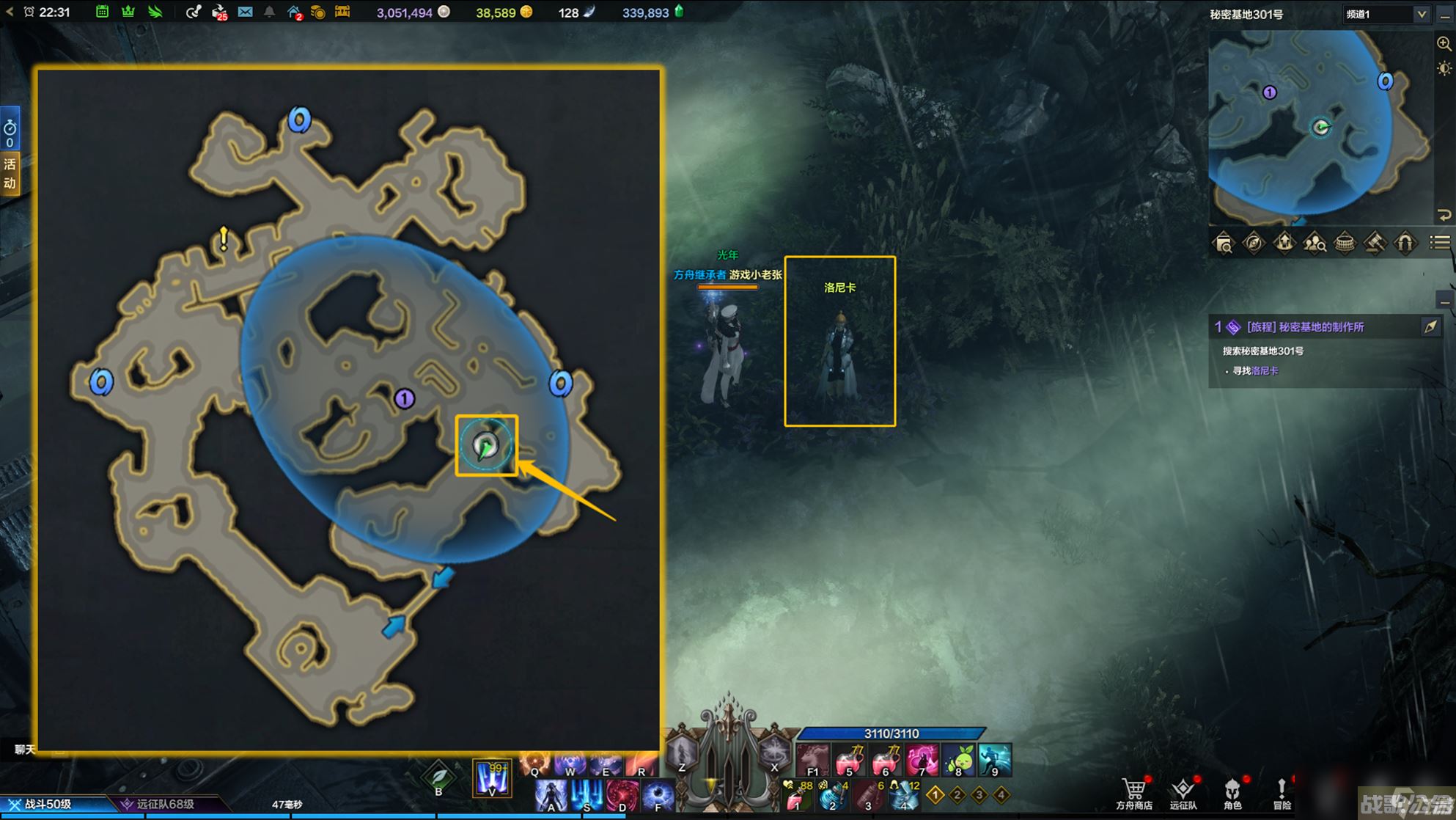Toggle minimap brightness with the sun icon
Viewport: 1456px width, 820px height.
[x=1444, y=69]
